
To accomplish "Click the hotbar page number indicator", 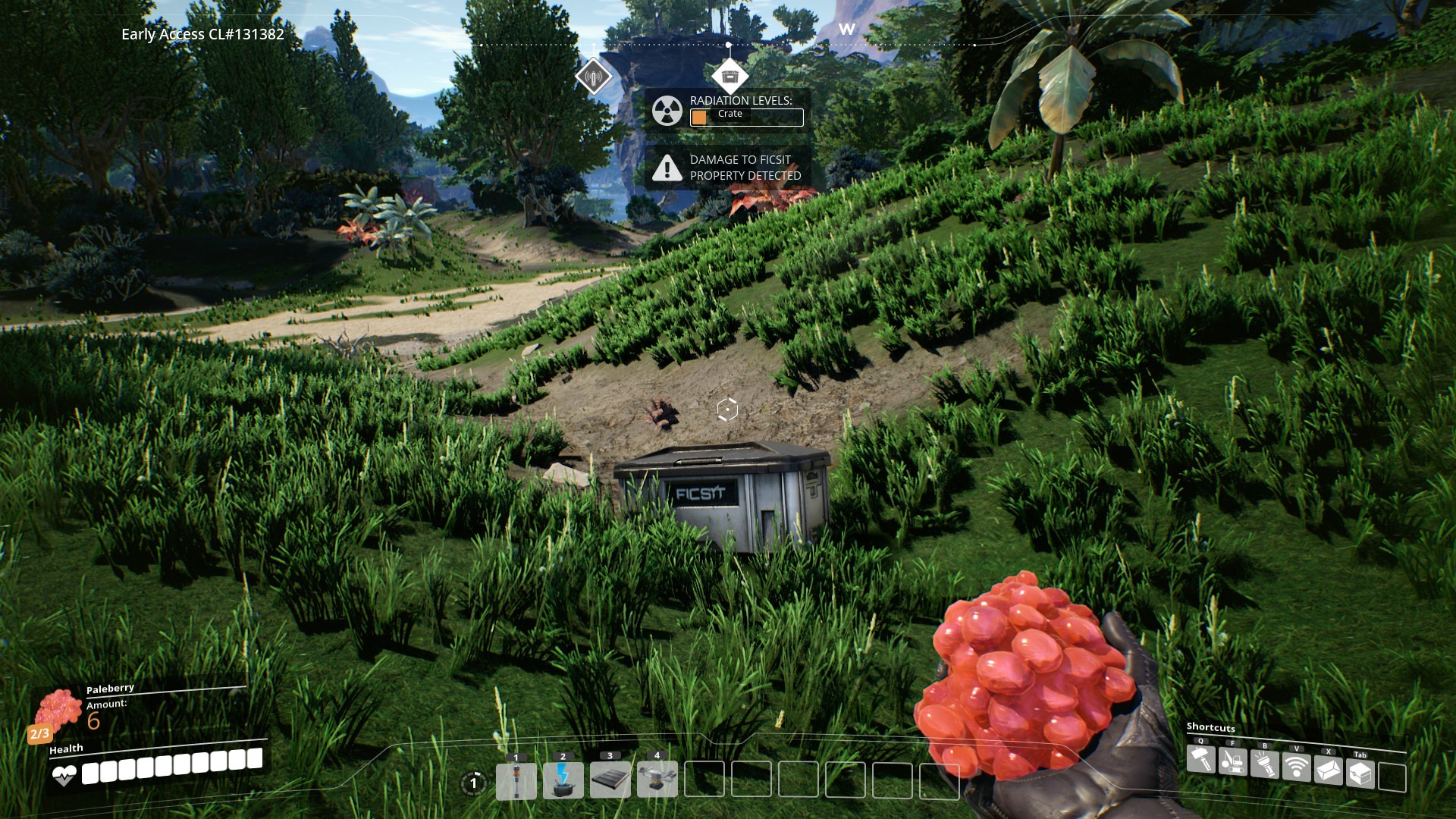I will tap(474, 783).
